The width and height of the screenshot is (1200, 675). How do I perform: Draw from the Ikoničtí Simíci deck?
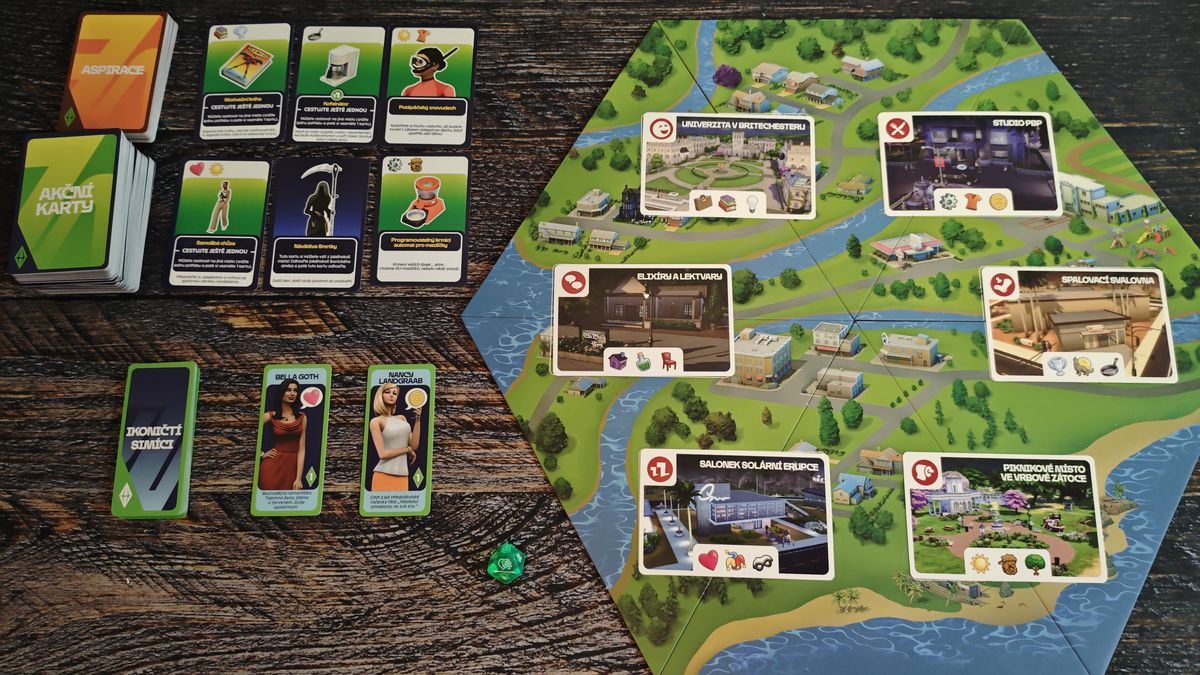tap(156, 439)
